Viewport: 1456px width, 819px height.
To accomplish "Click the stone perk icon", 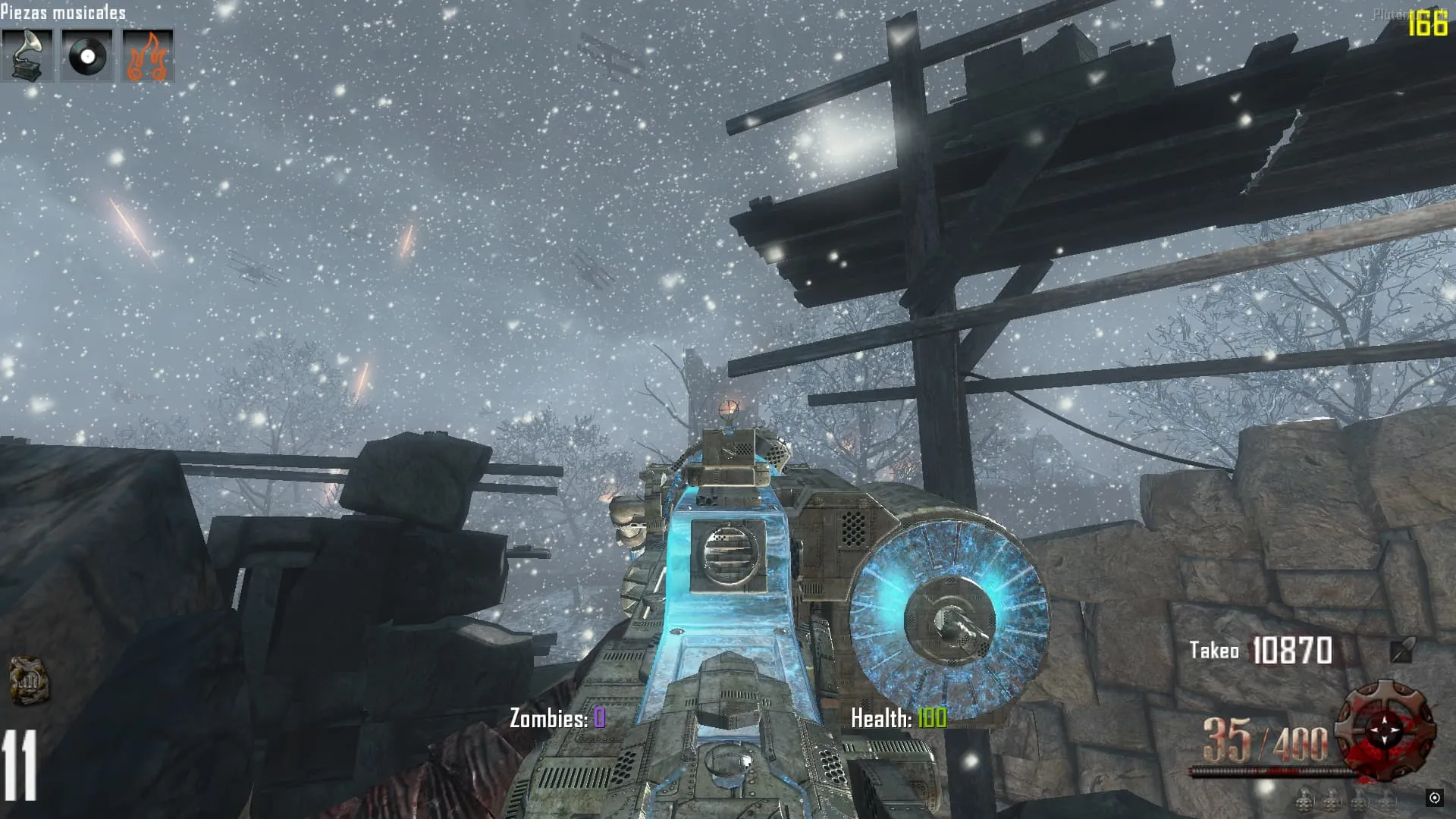I will click(x=29, y=680).
